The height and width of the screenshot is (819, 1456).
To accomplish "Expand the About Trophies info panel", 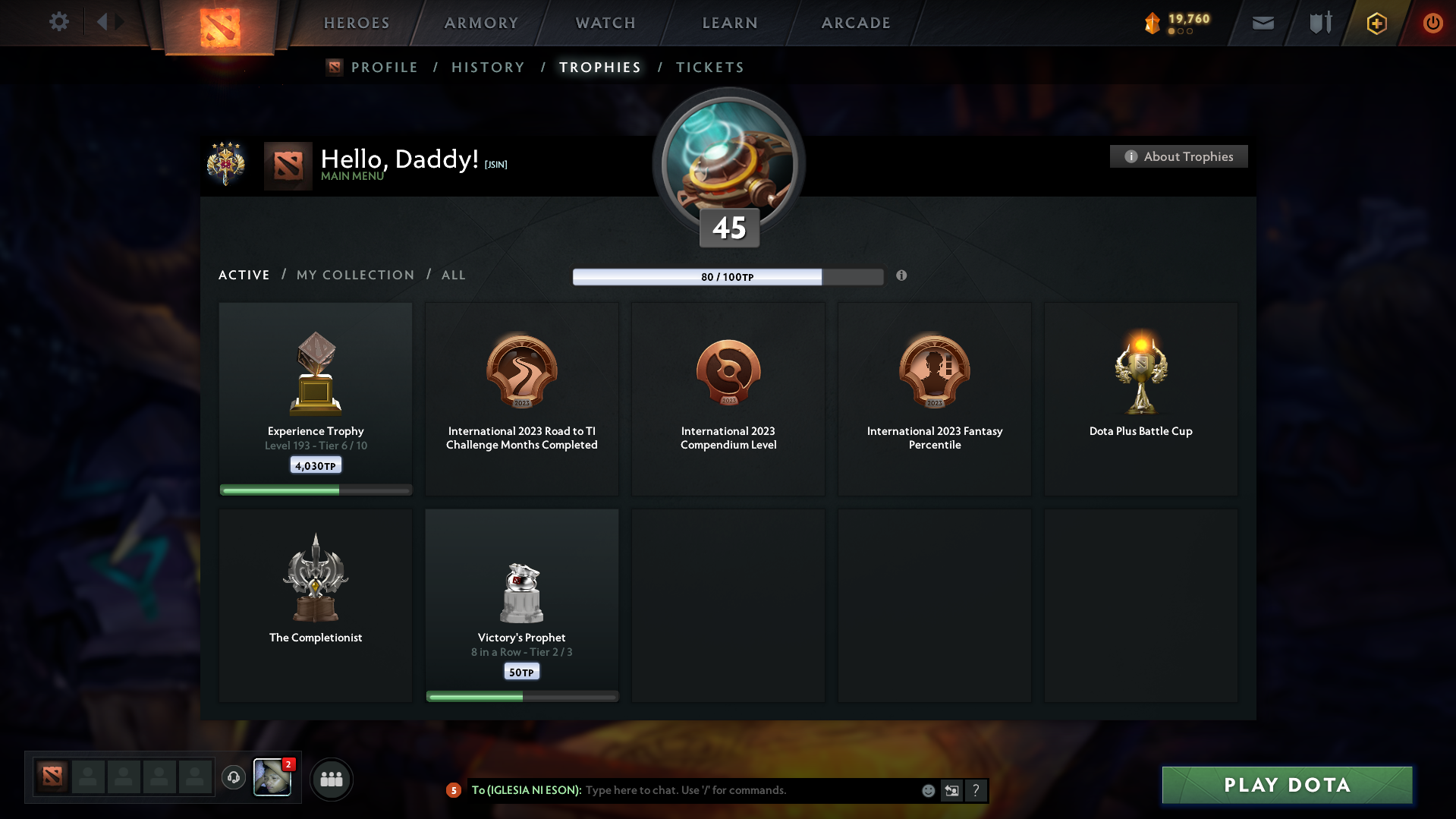I will pos(1178,156).
